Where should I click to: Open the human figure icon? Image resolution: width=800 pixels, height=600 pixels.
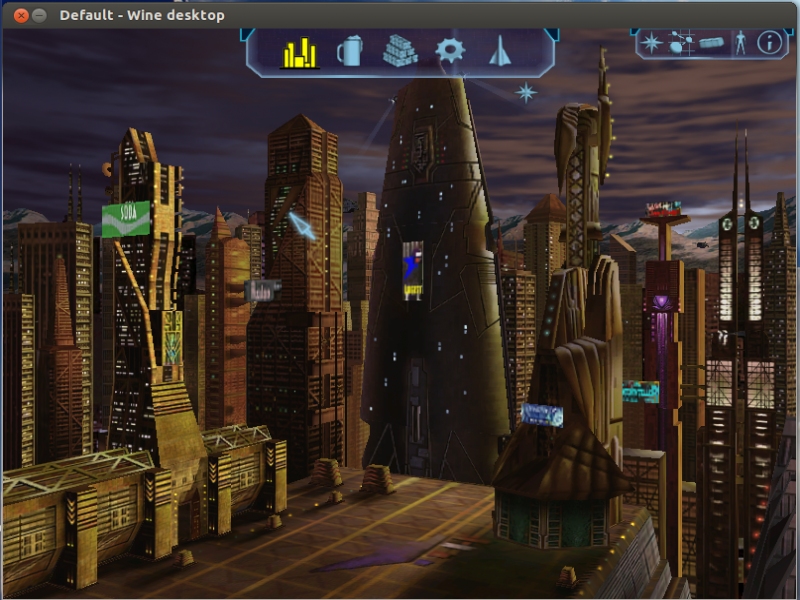(741, 43)
